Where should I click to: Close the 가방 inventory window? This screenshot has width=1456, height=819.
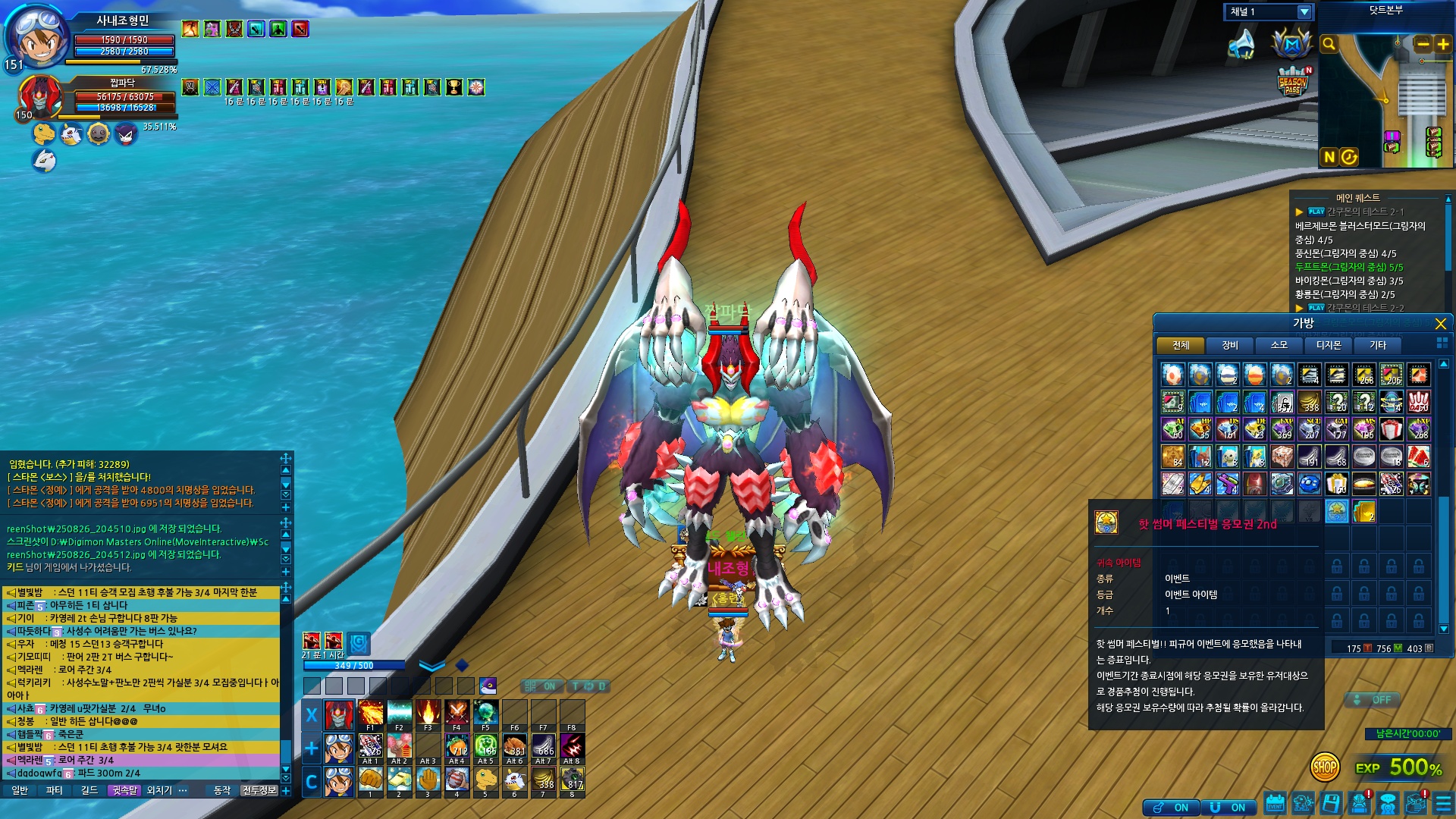coord(1440,324)
